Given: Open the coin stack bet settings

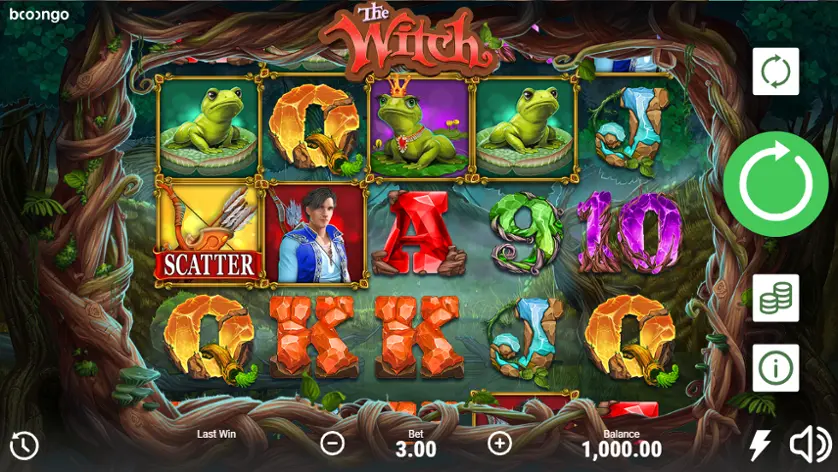Looking at the screenshot, I should tap(775, 298).
